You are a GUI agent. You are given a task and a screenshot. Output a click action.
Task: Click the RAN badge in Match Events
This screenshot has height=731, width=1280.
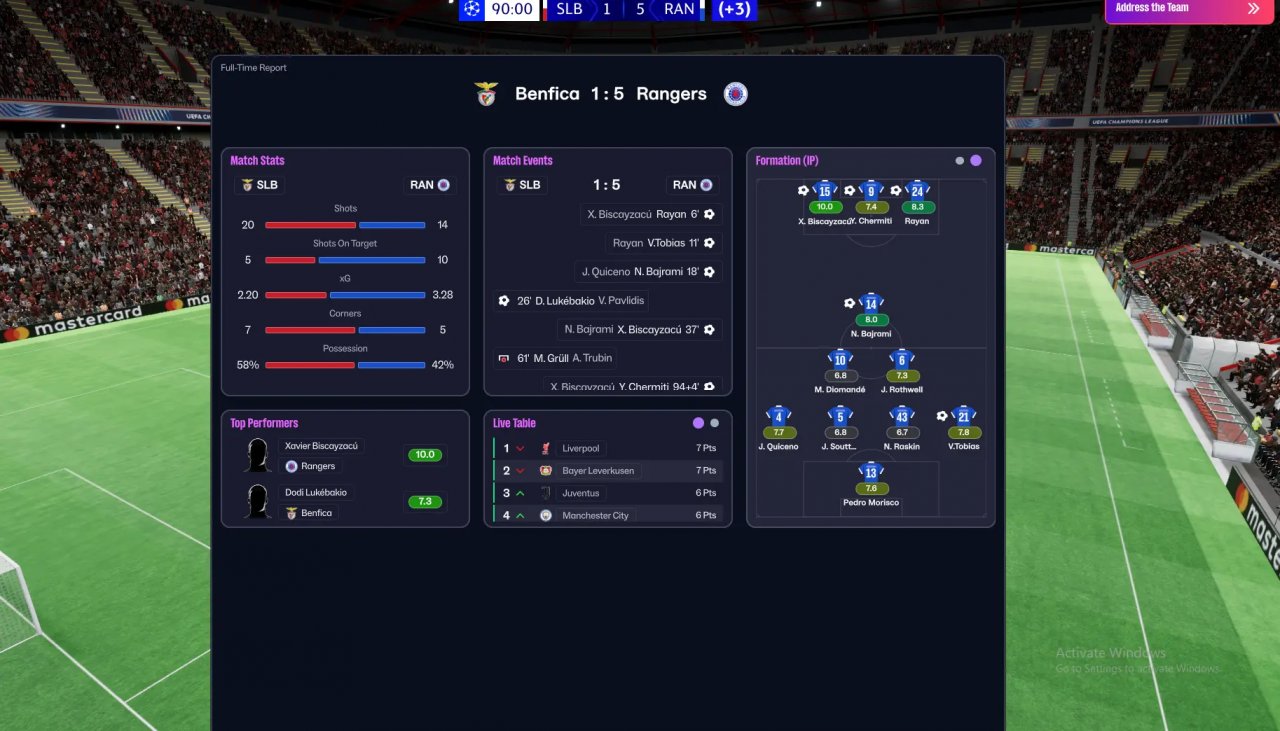(x=692, y=185)
